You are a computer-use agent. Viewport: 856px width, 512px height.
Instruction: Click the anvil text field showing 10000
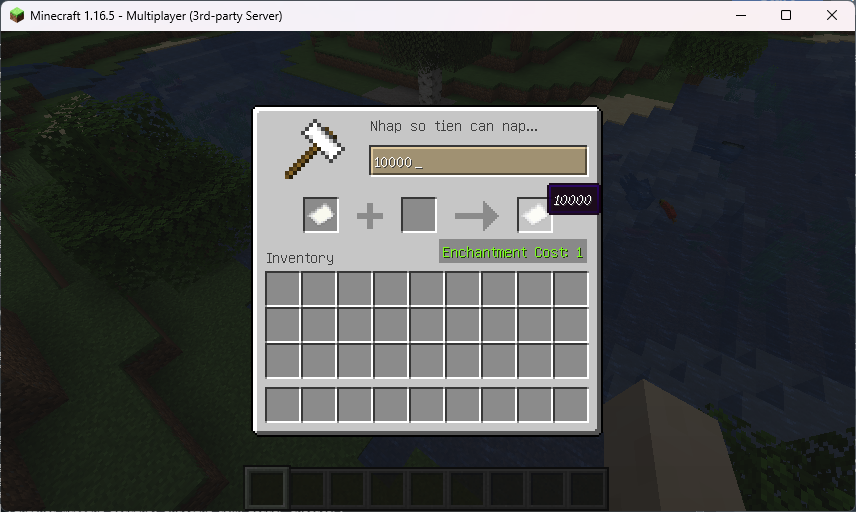478,162
